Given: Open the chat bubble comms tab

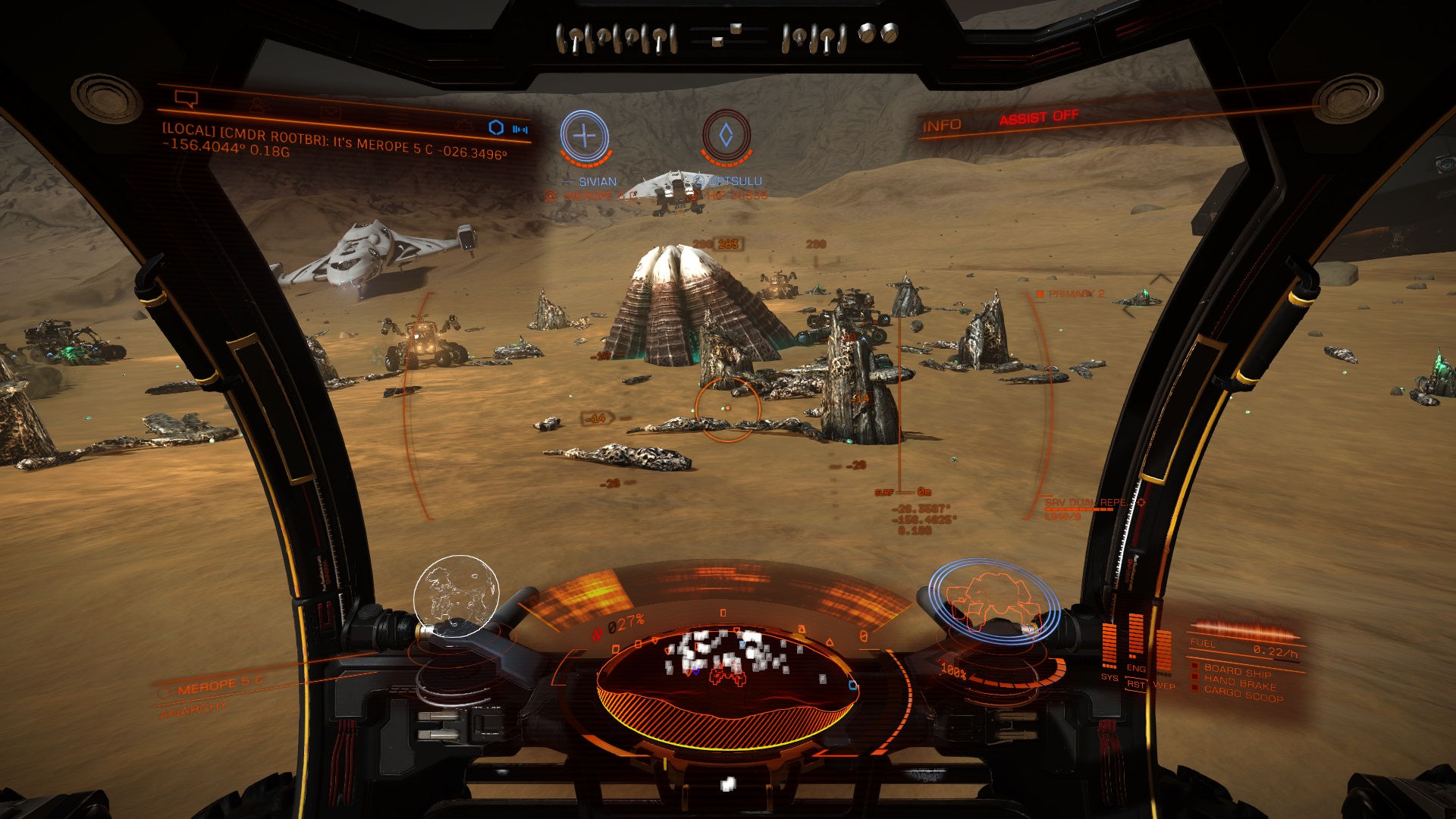Looking at the screenshot, I should 186,99.
